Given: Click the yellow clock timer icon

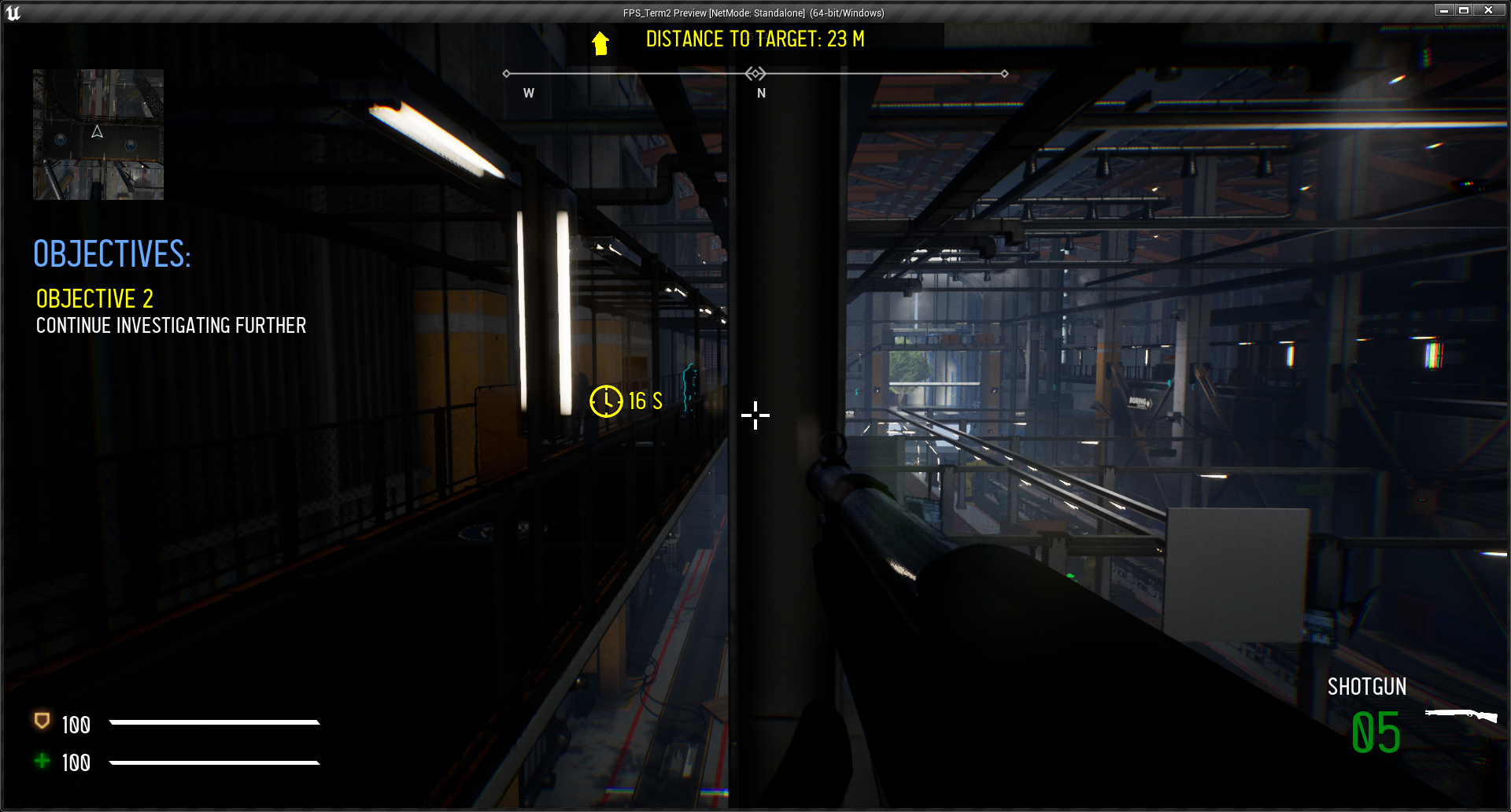Looking at the screenshot, I should 606,401.
